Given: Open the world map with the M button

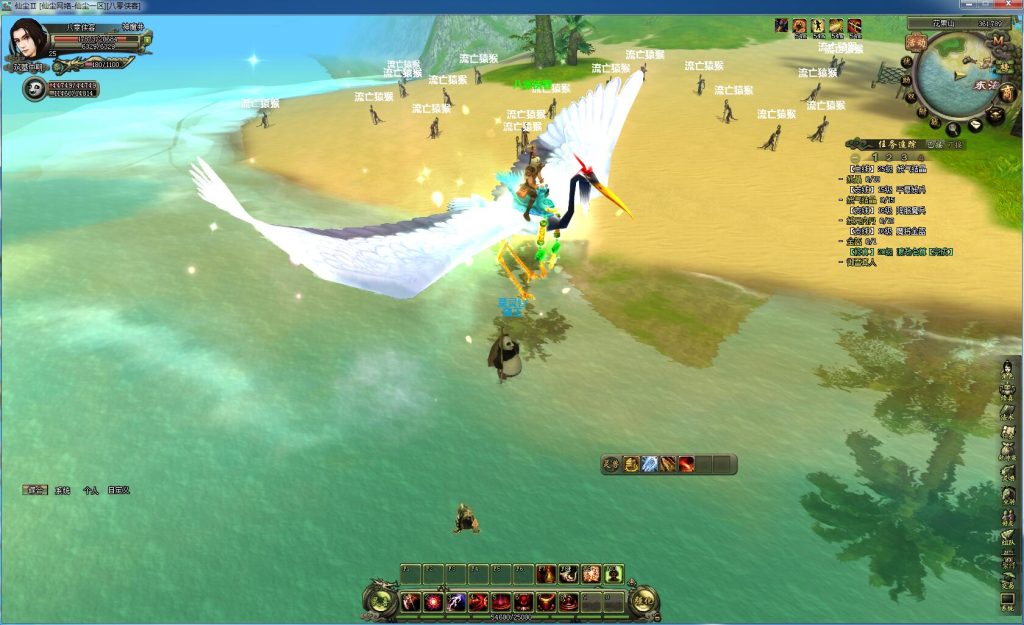Looking at the screenshot, I should coord(998,41).
